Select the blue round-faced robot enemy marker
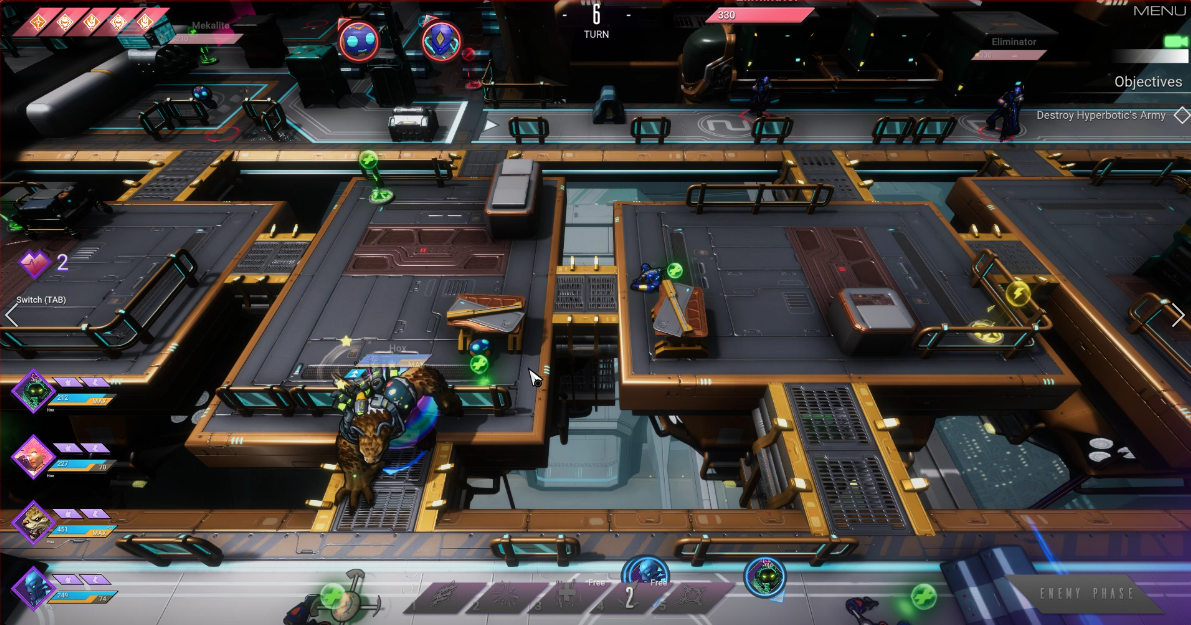The height and width of the screenshot is (625, 1191). (x=359, y=41)
